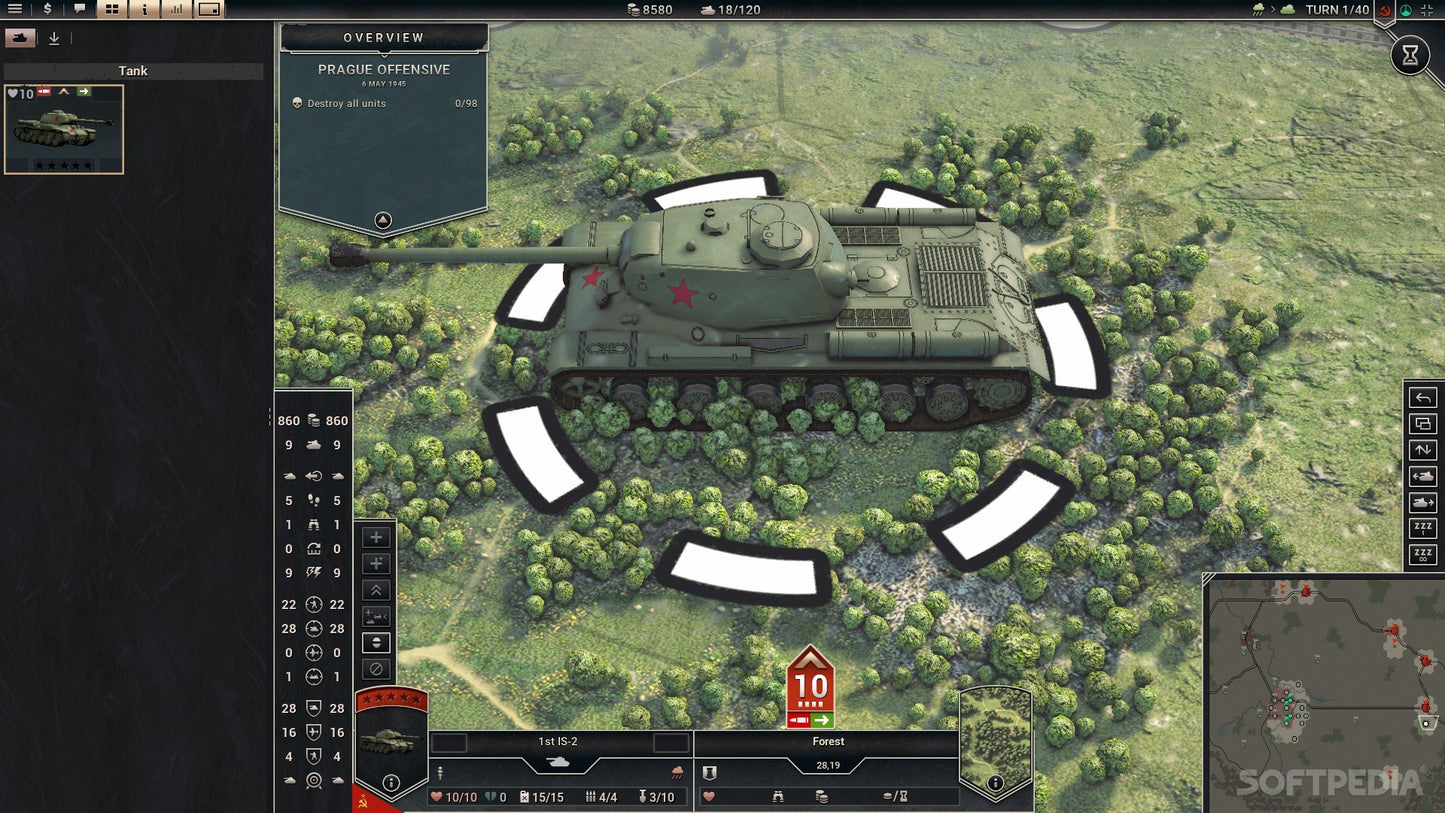Click the 10/10 health bar of 1st IS-2

(455, 797)
